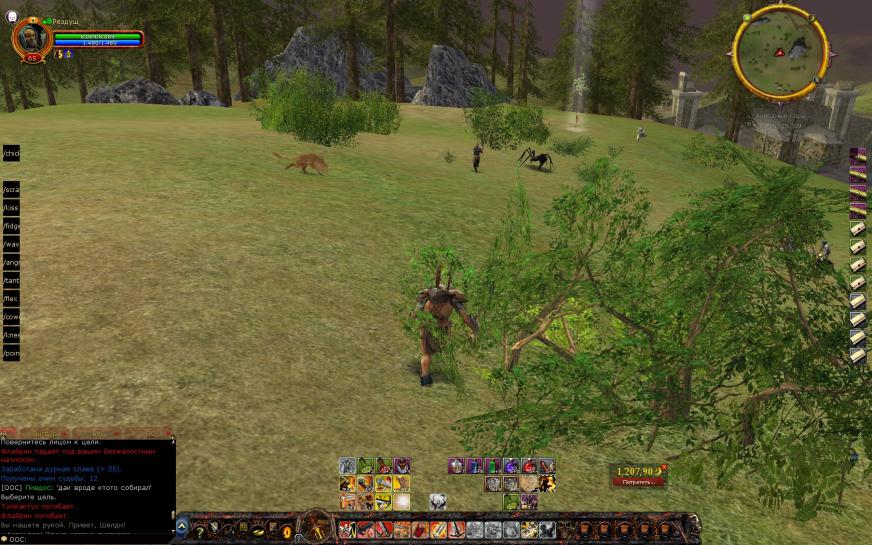Expand the round blue arrow menu button
This screenshot has width=872, height=545.
click(182, 527)
